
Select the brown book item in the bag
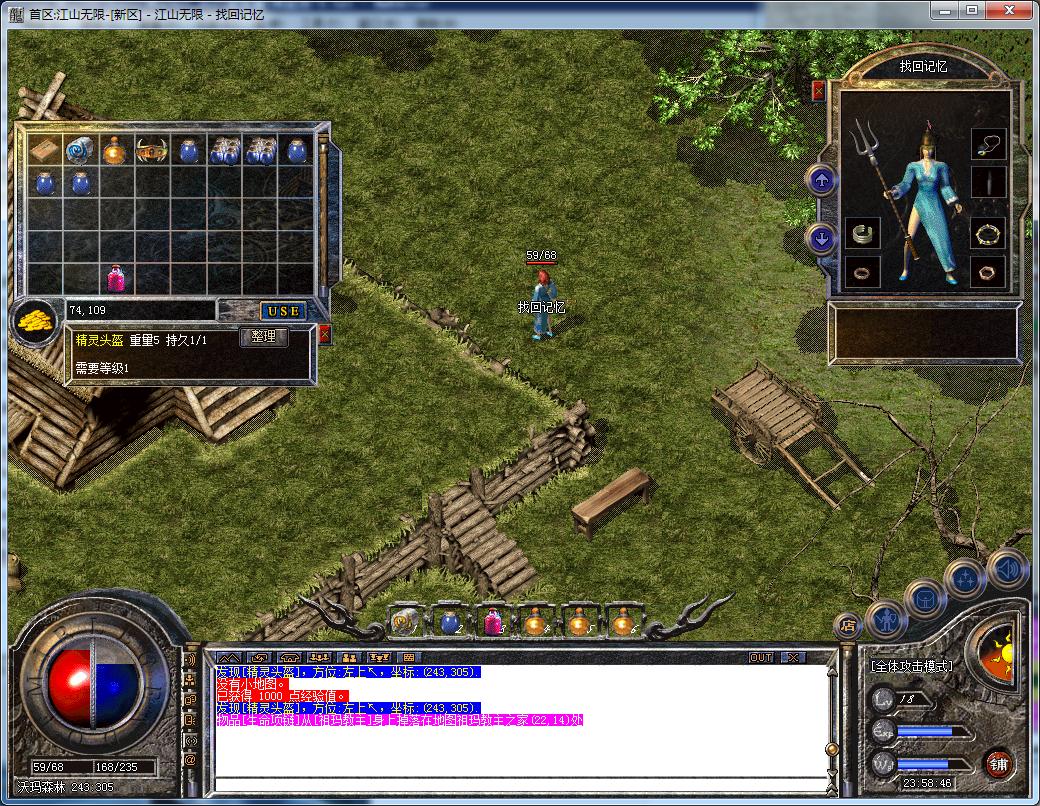[44, 150]
